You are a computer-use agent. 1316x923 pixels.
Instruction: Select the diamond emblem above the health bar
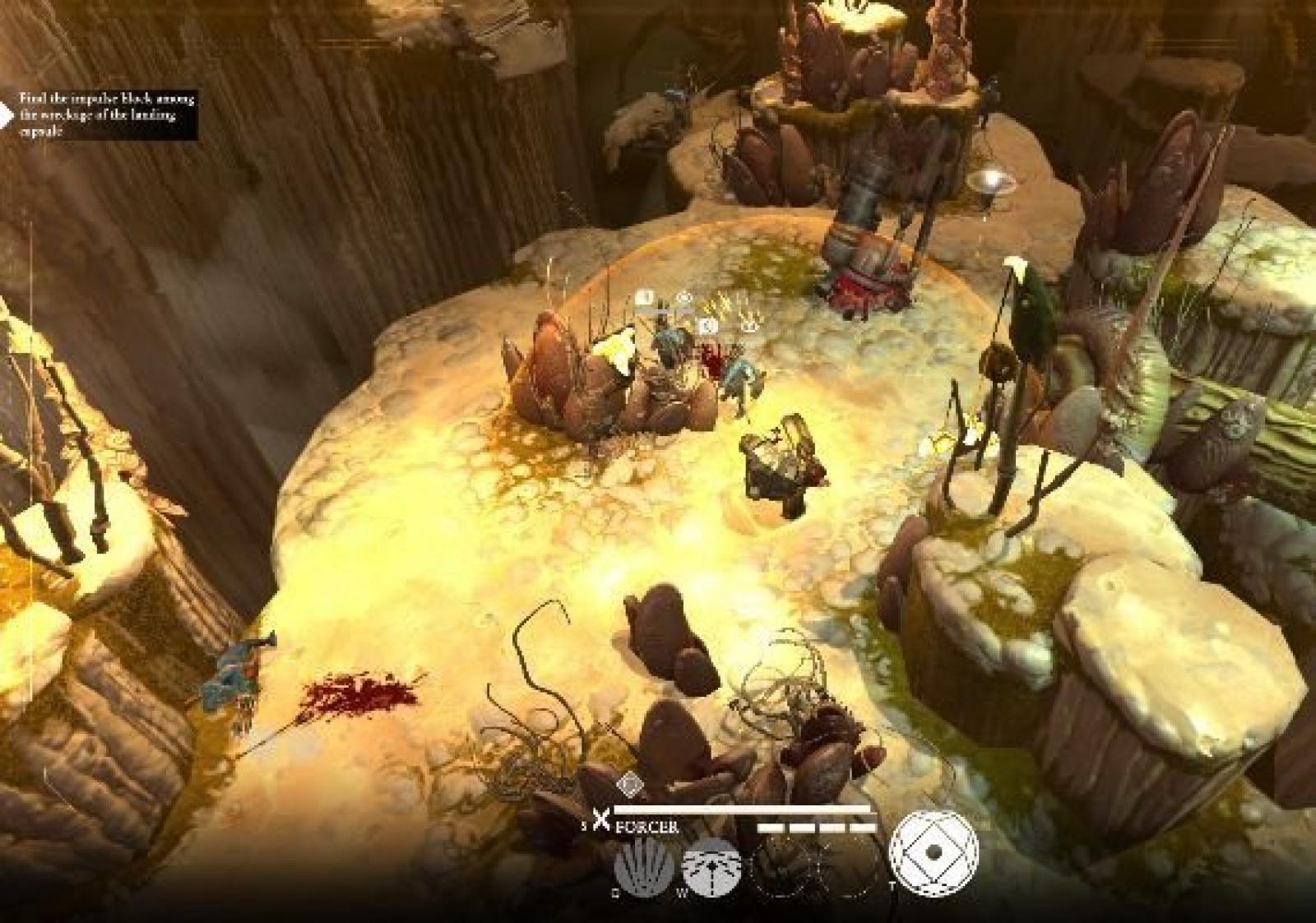point(629,784)
